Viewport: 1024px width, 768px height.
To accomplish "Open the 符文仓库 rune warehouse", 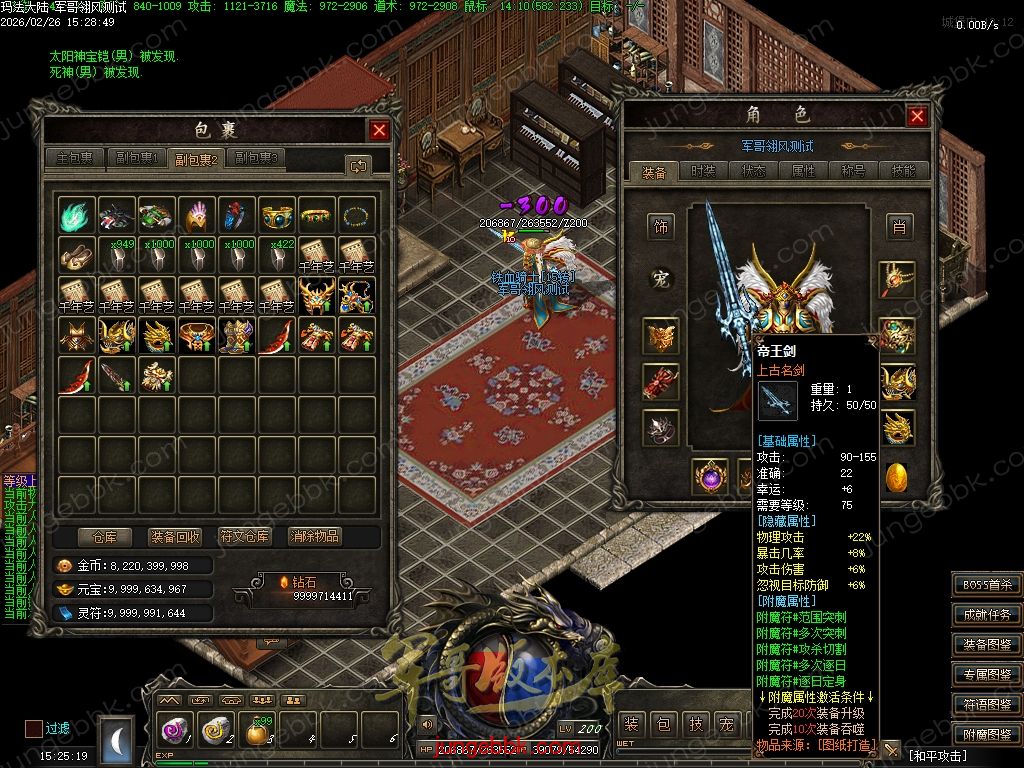I will (245, 537).
